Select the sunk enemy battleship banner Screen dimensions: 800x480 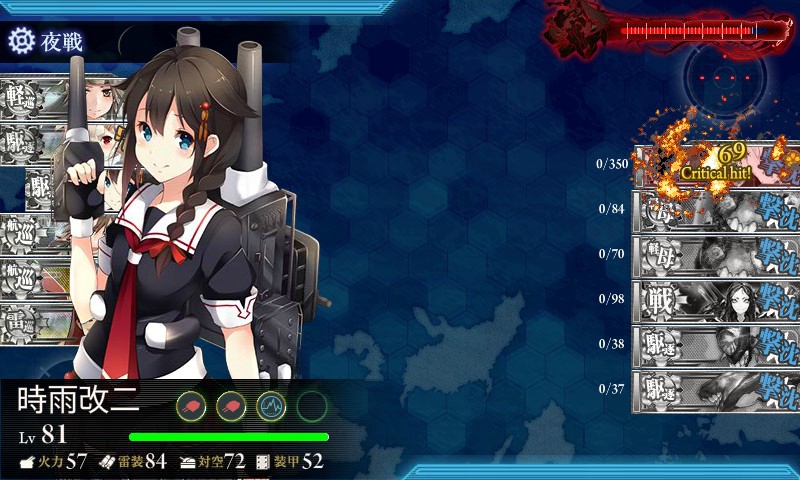pyautogui.click(x=716, y=299)
